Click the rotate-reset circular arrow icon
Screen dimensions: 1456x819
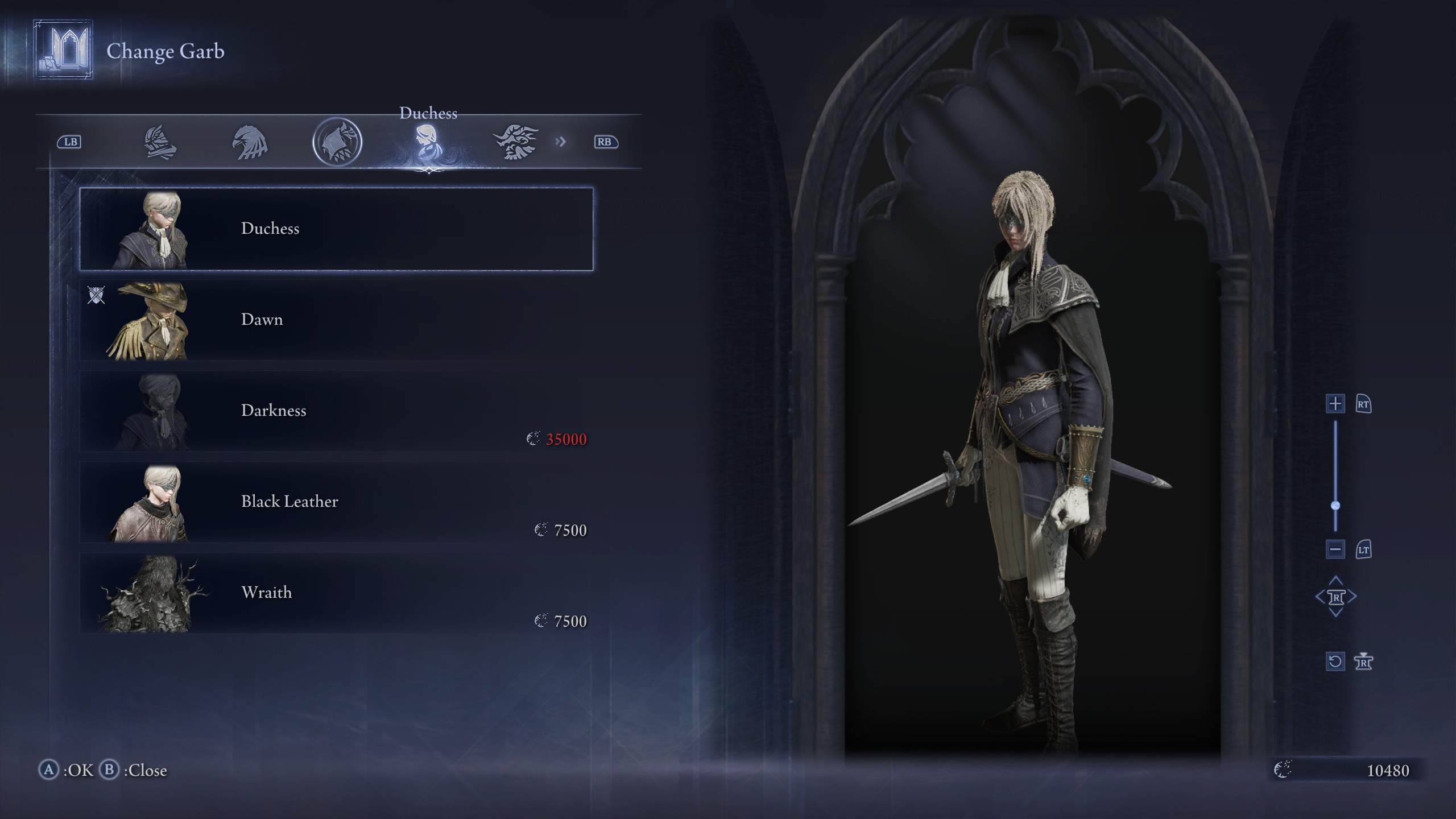pos(1335,661)
